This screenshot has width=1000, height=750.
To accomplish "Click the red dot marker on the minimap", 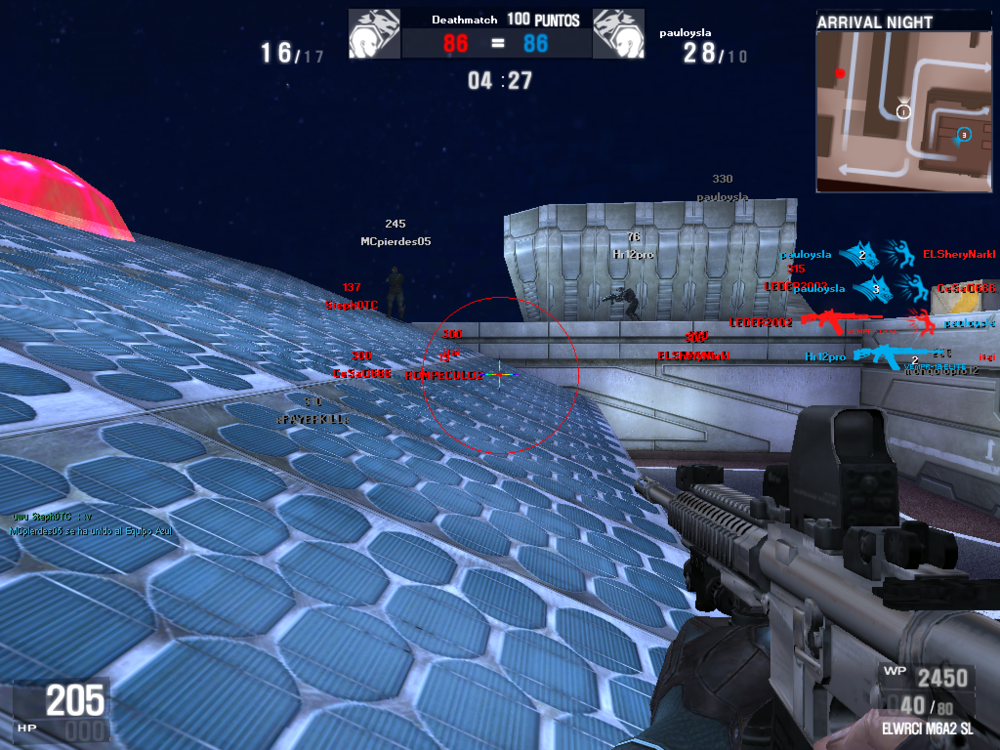I will click(840, 73).
